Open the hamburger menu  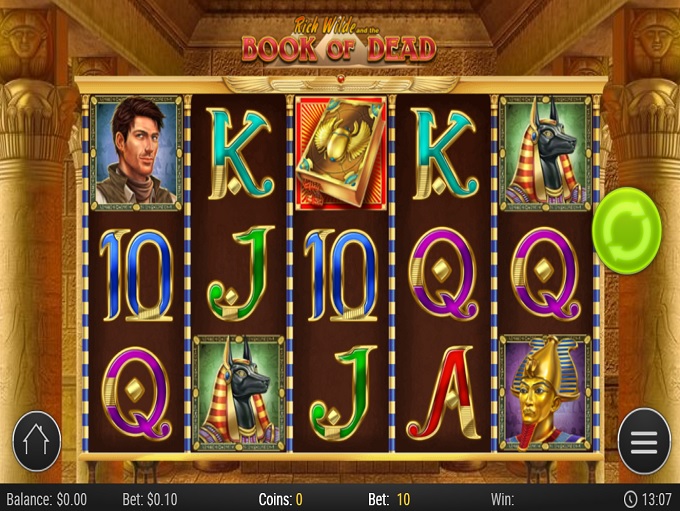click(x=643, y=441)
